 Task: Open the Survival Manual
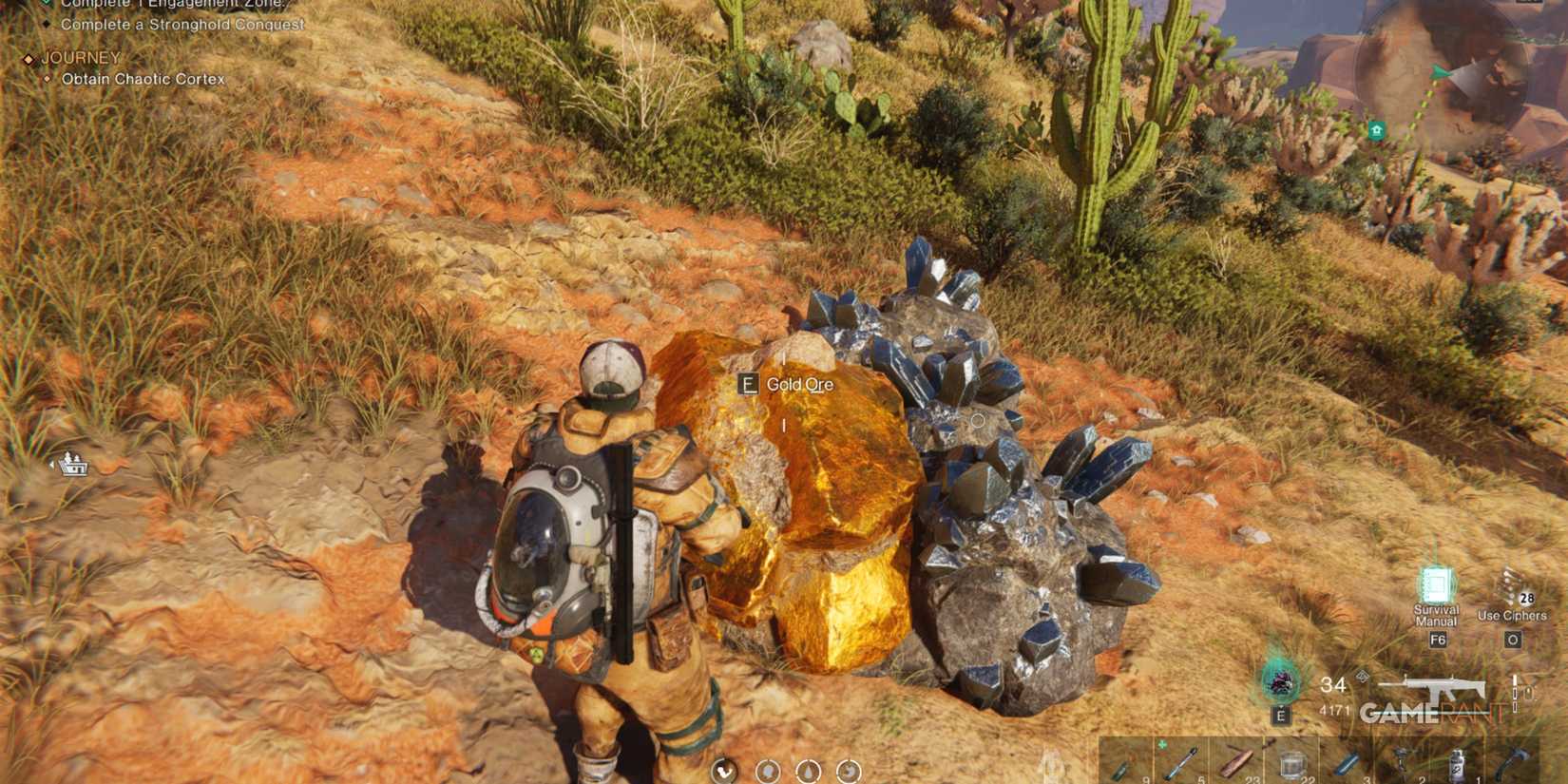click(x=1439, y=585)
